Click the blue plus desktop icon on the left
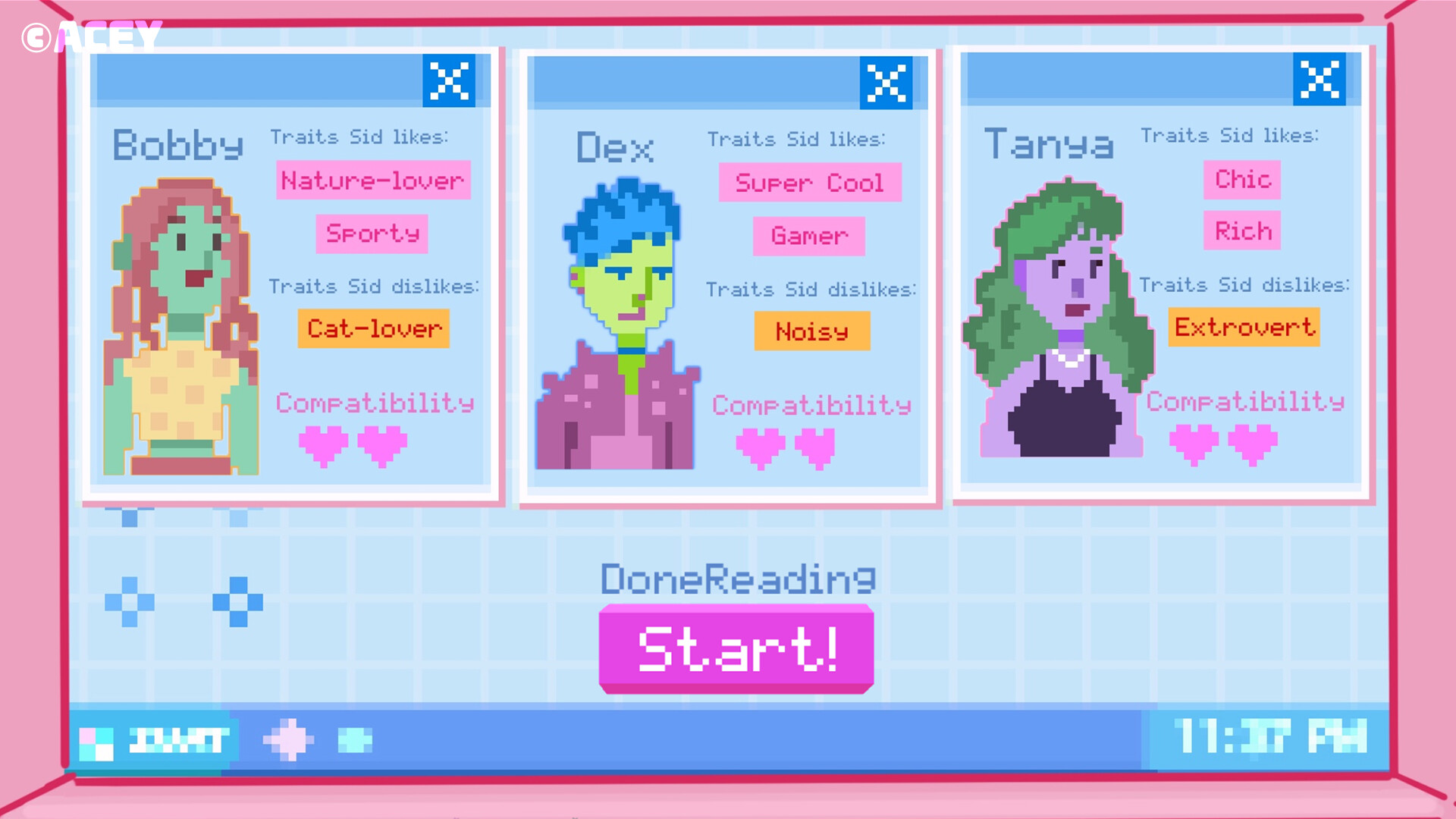Image resolution: width=1456 pixels, height=819 pixels. click(x=129, y=603)
